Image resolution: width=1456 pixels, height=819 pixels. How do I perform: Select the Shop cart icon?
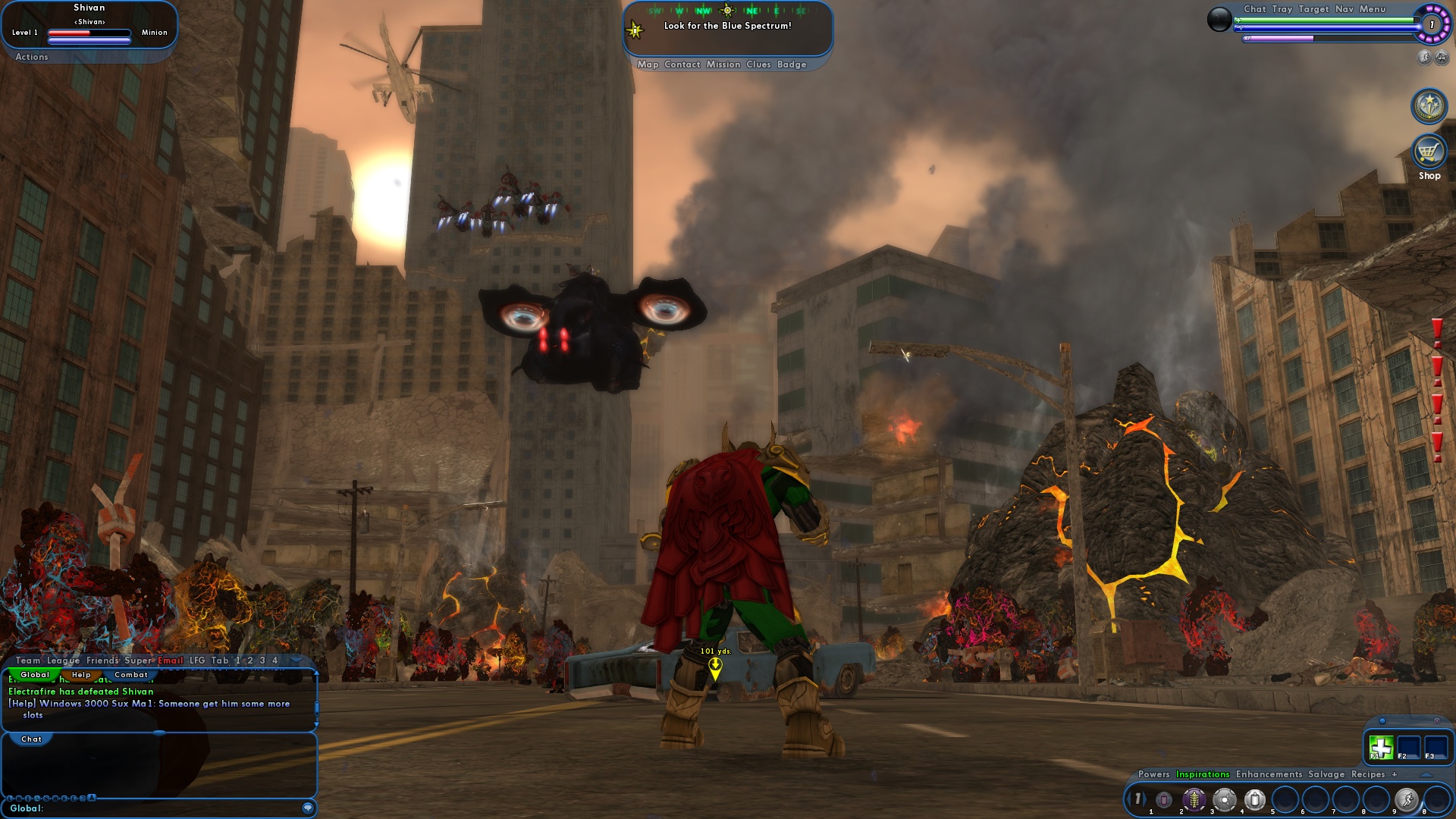tap(1429, 154)
